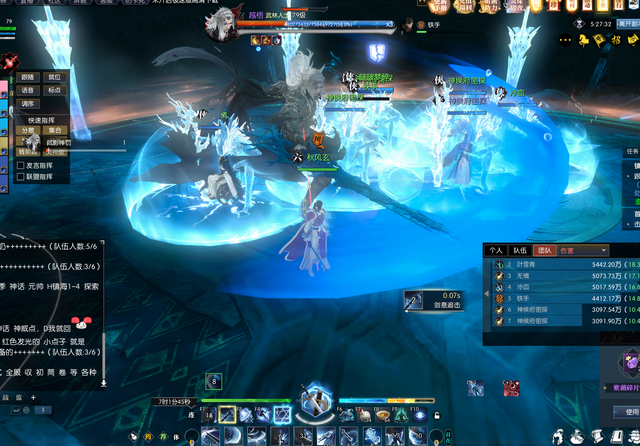Screen dimensions: 640x446
Task: Issue the 集合 gather quick command
Action: (x=55, y=130)
